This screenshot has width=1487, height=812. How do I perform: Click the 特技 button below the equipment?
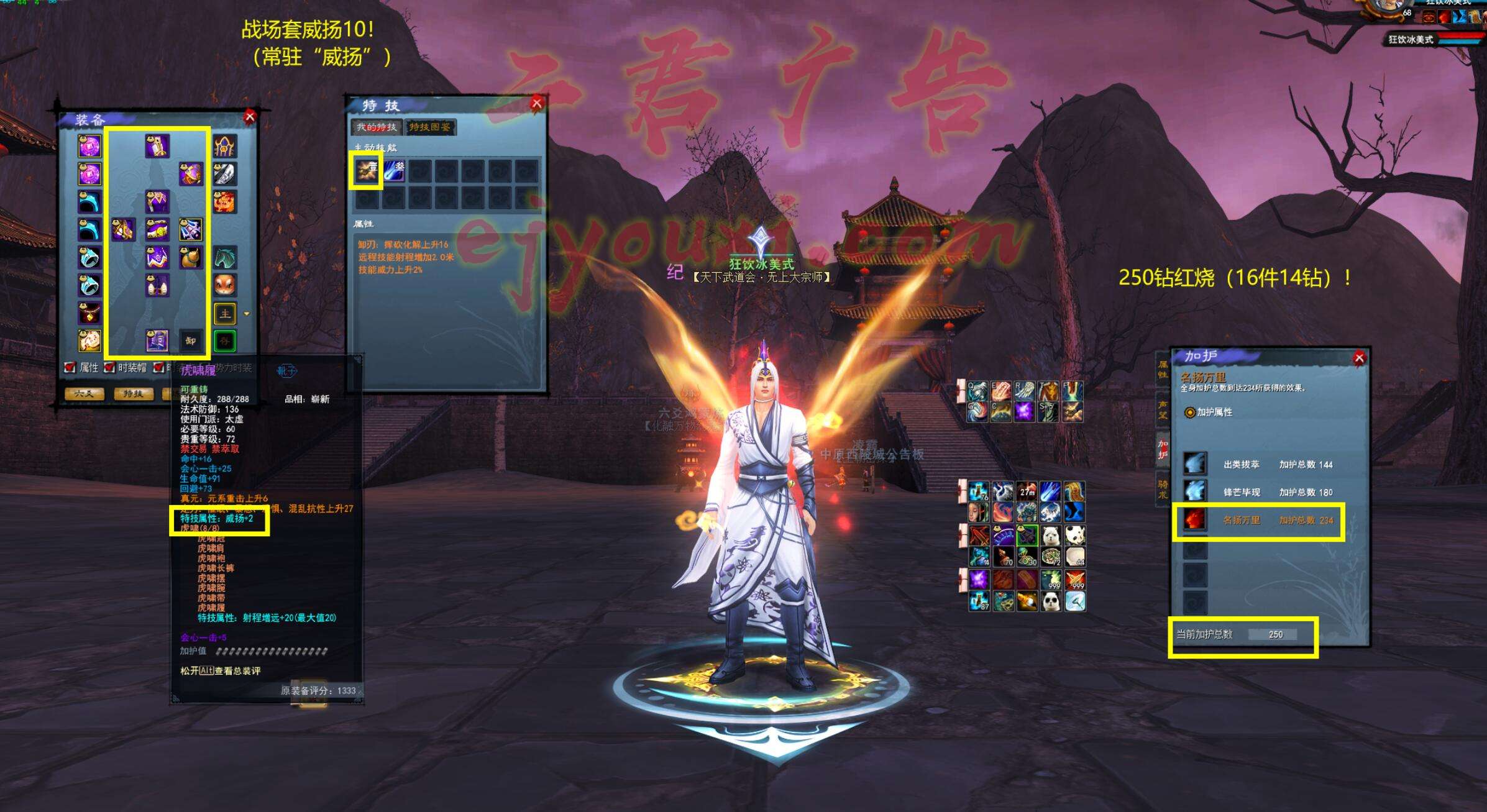click(x=133, y=393)
